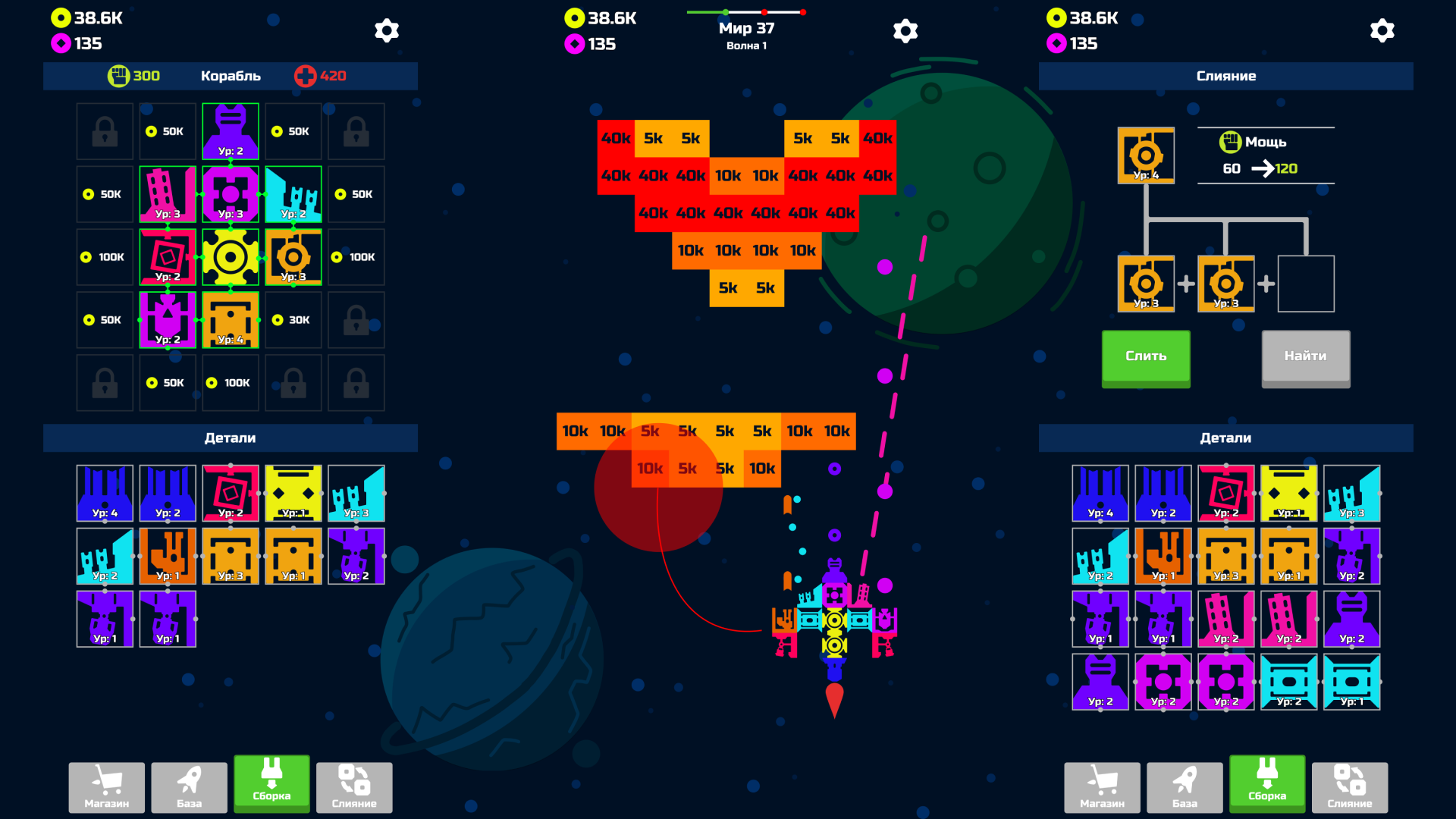Click the Найти search button

click(1305, 357)
